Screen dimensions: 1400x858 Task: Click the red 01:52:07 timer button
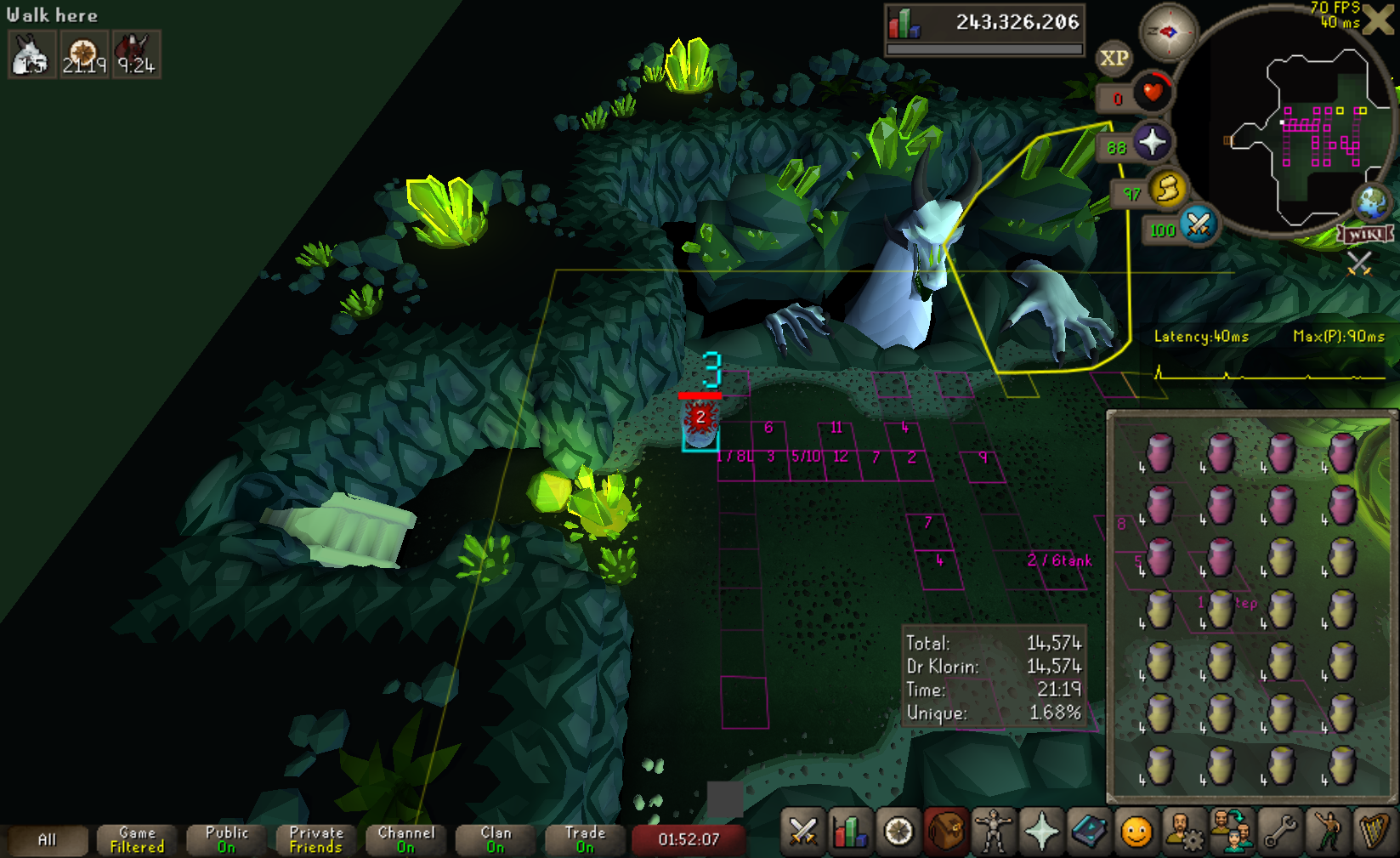coord(689,840)
